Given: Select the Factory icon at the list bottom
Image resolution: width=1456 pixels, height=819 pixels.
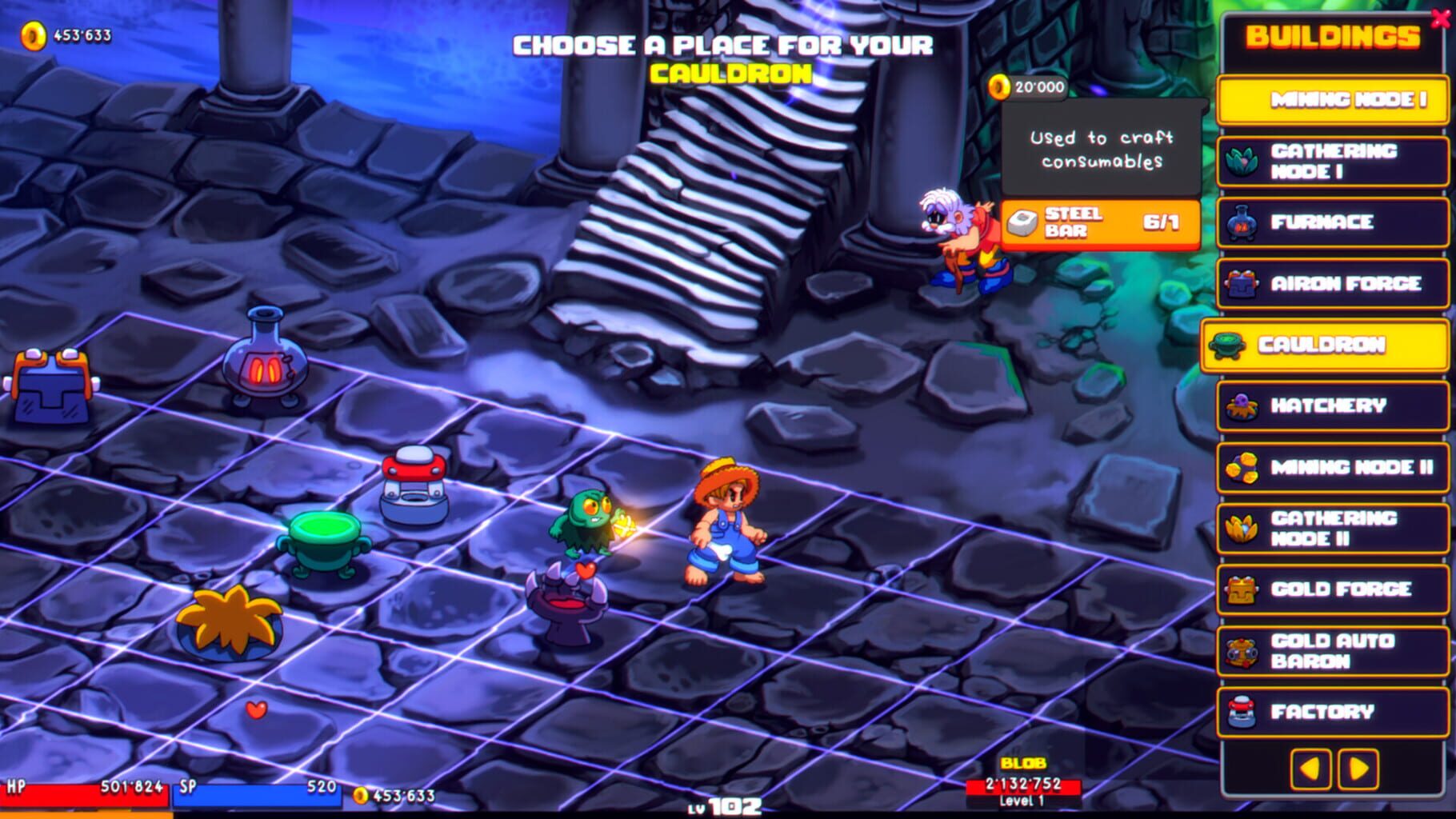Looking at the screenshot, I should click(1242, 710).
